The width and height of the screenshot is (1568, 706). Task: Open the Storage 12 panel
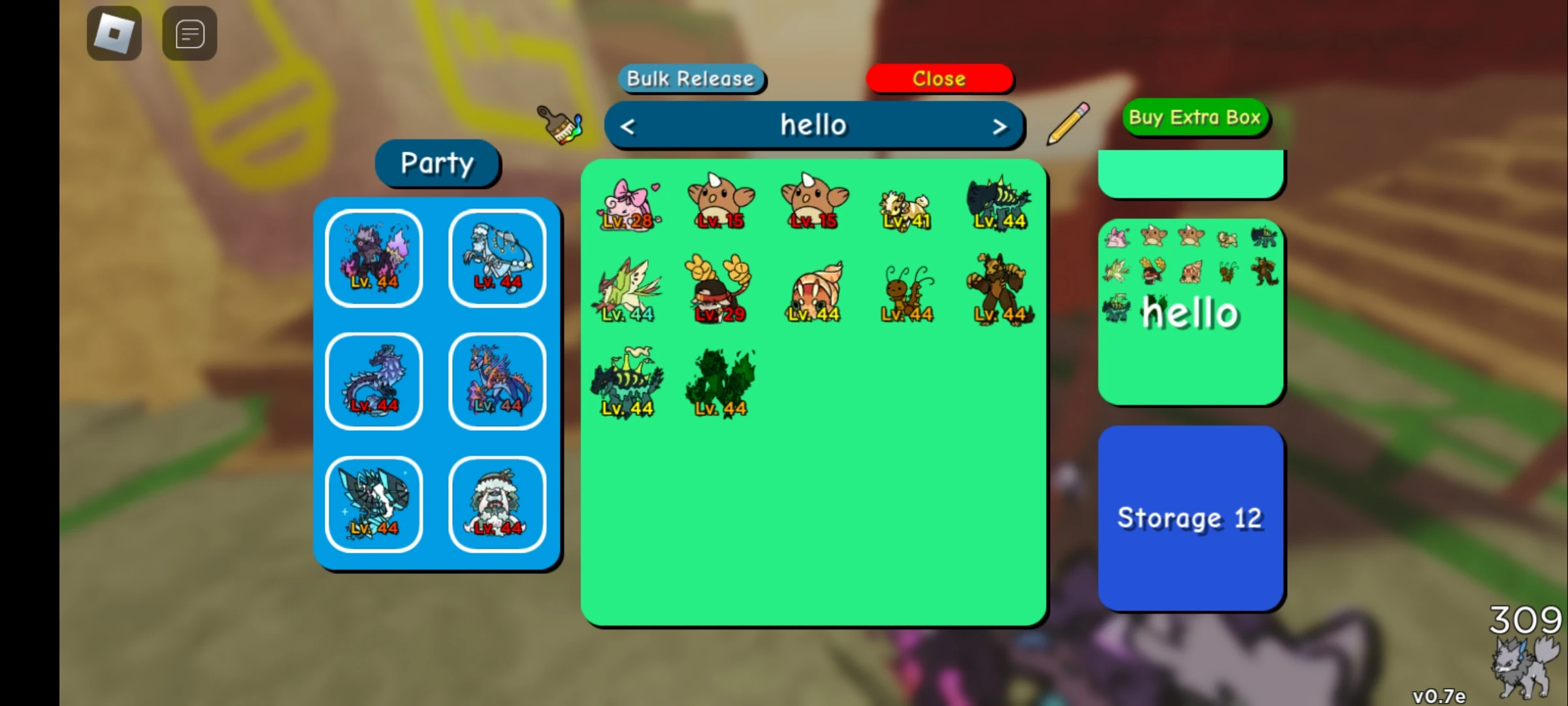1190,518
